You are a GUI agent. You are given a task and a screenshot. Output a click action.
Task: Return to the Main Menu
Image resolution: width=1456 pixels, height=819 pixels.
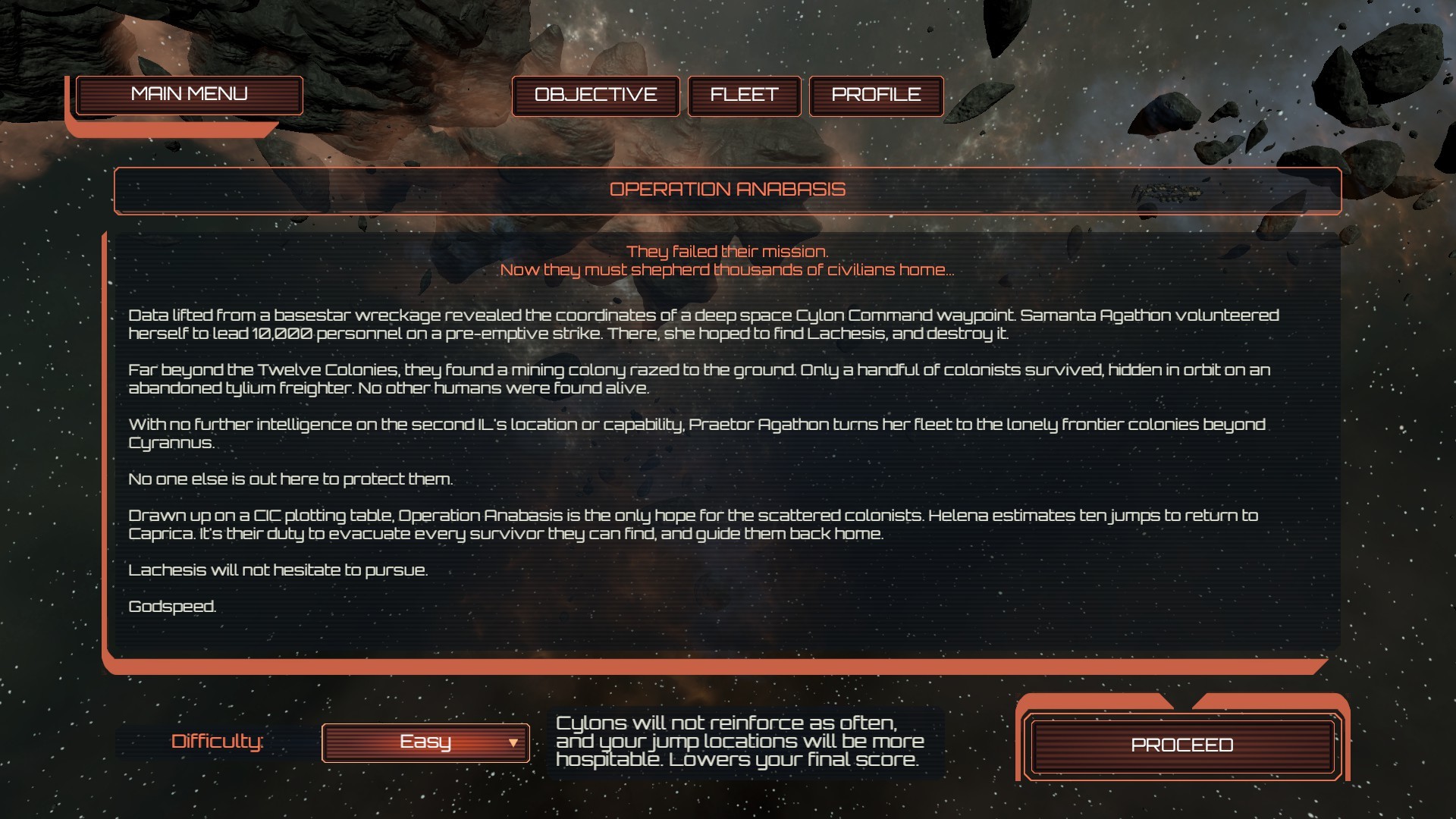189,95
